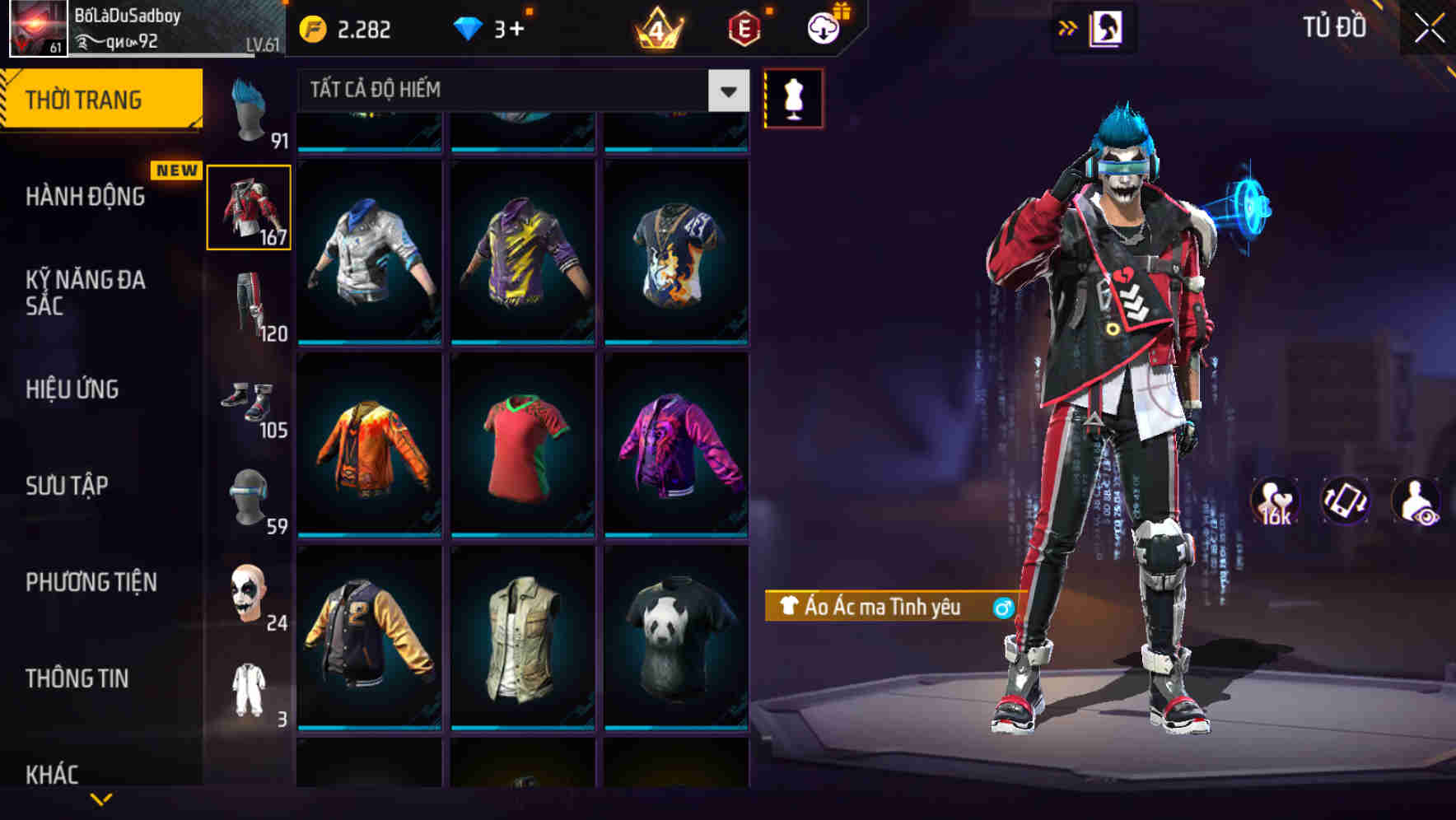Collapse the panel with the double-chevron arrows
Viewport: 1456px width, 820px height.
click(x=1066, y=27)
